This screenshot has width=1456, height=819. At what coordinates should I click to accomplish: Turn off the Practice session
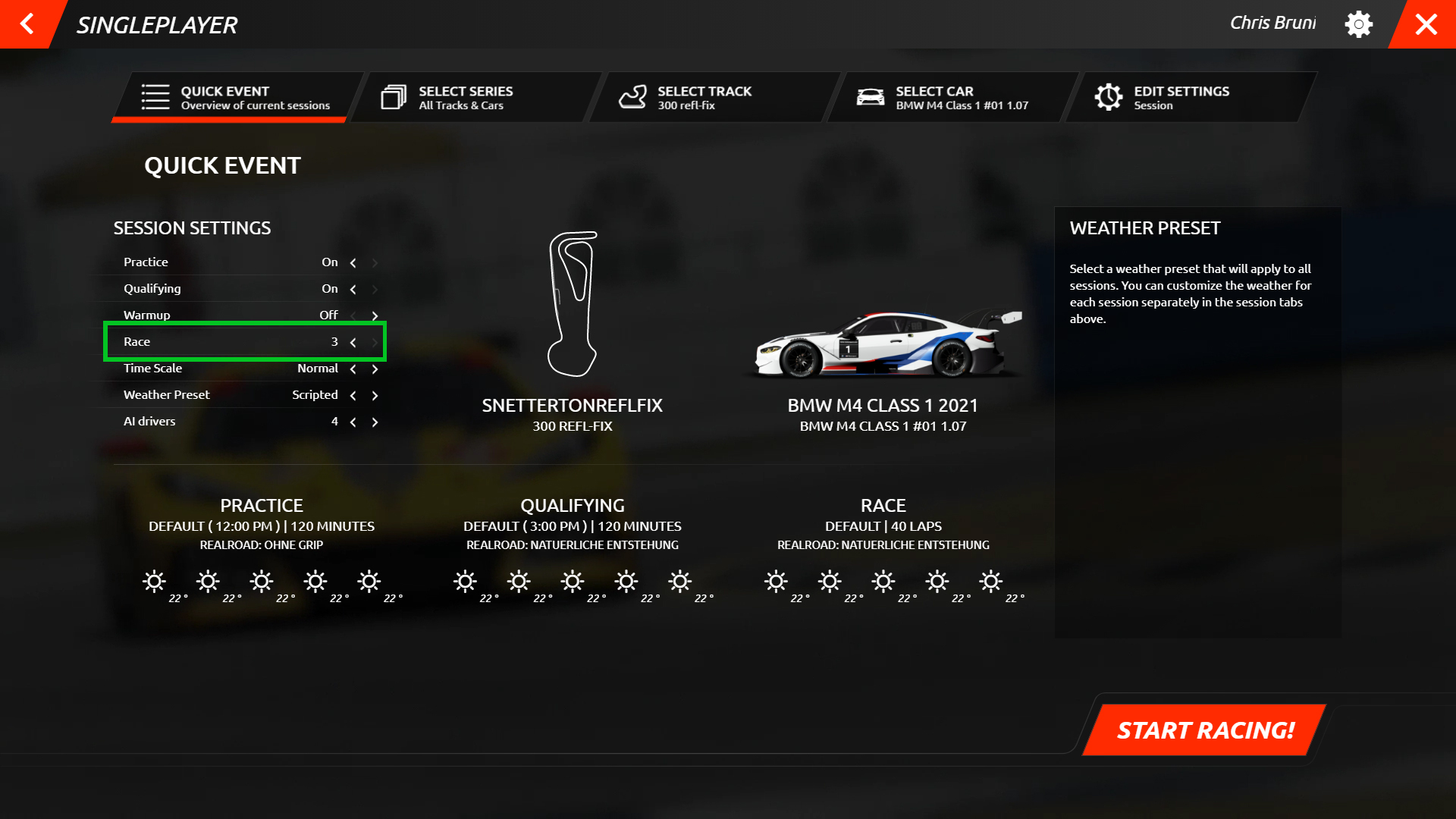tap(353, 262)
